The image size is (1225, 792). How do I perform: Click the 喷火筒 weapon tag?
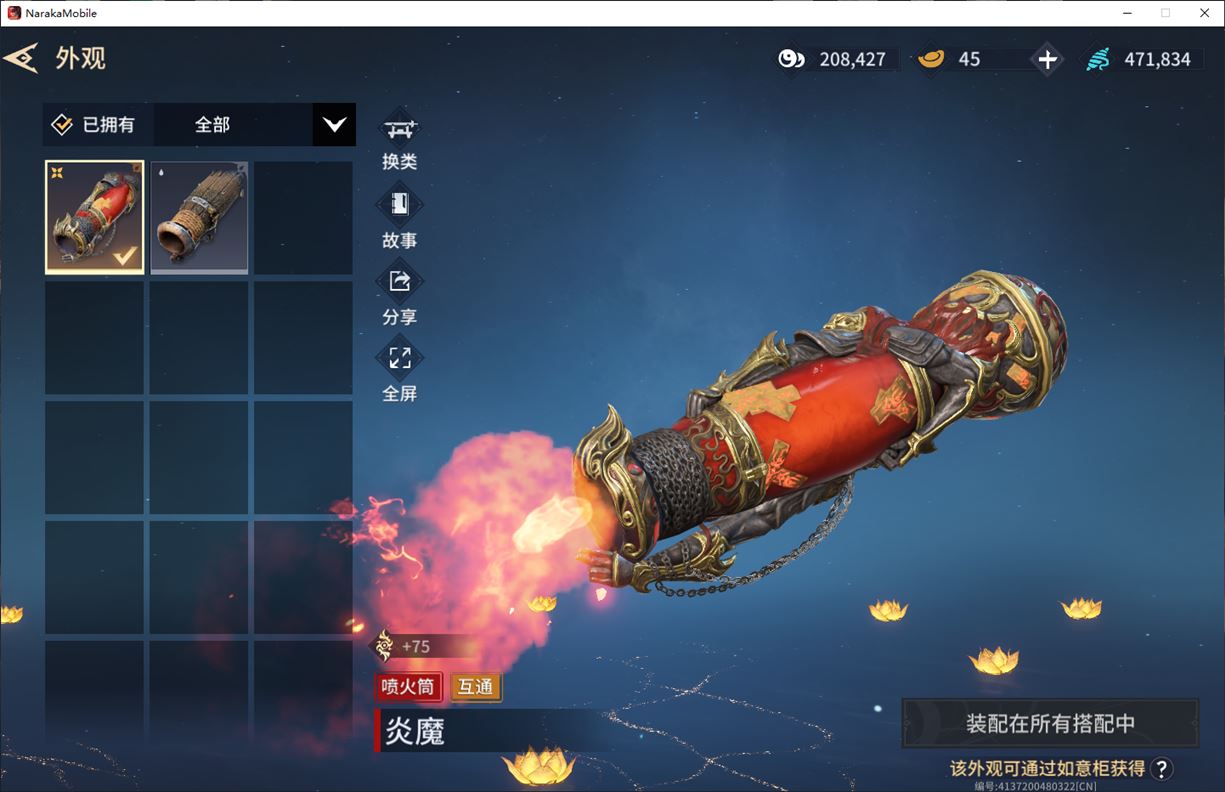tap(407, 687)
